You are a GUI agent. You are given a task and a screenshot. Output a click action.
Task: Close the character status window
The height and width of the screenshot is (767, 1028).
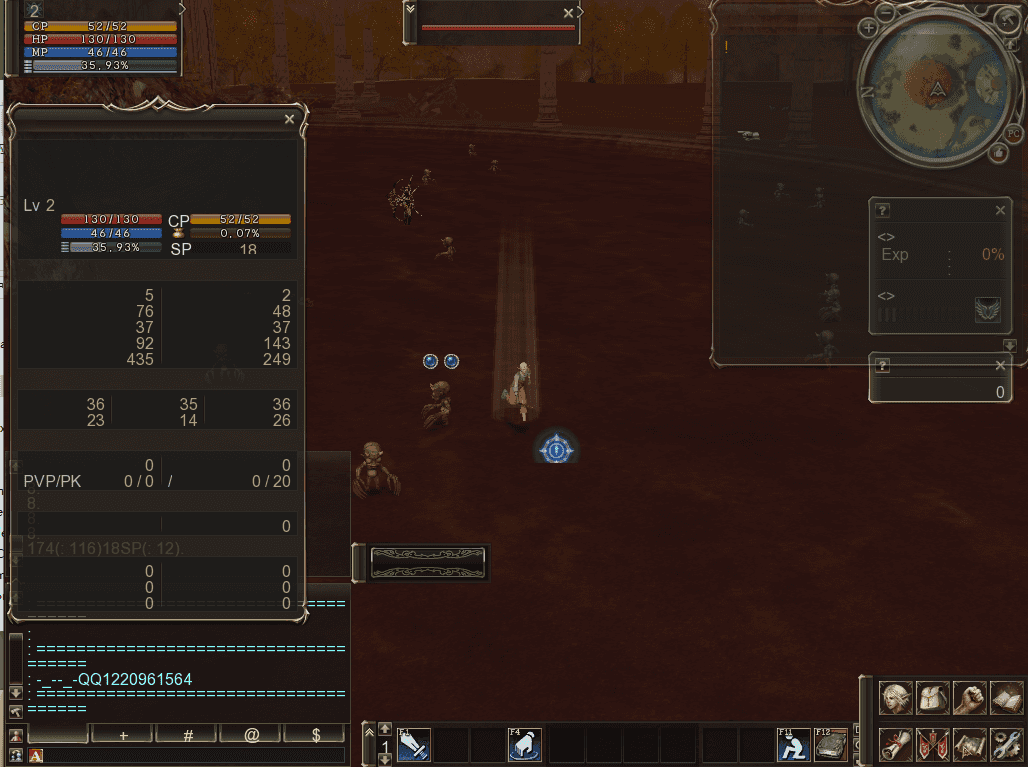(x=289, y=119)
